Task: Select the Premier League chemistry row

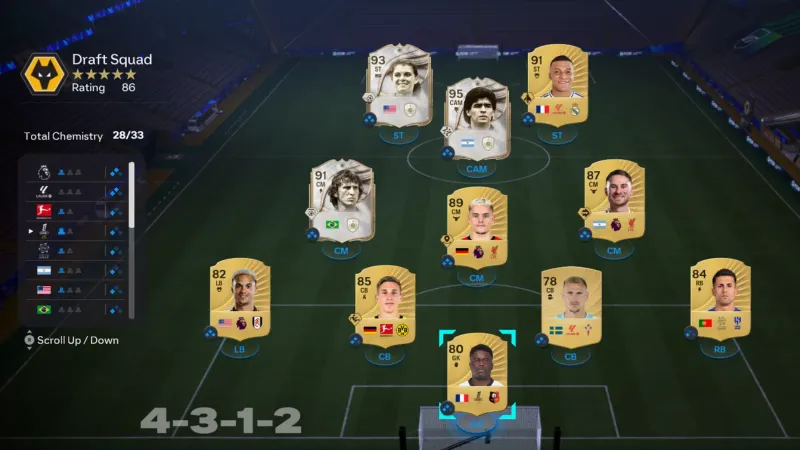Action: pos(75,172)
